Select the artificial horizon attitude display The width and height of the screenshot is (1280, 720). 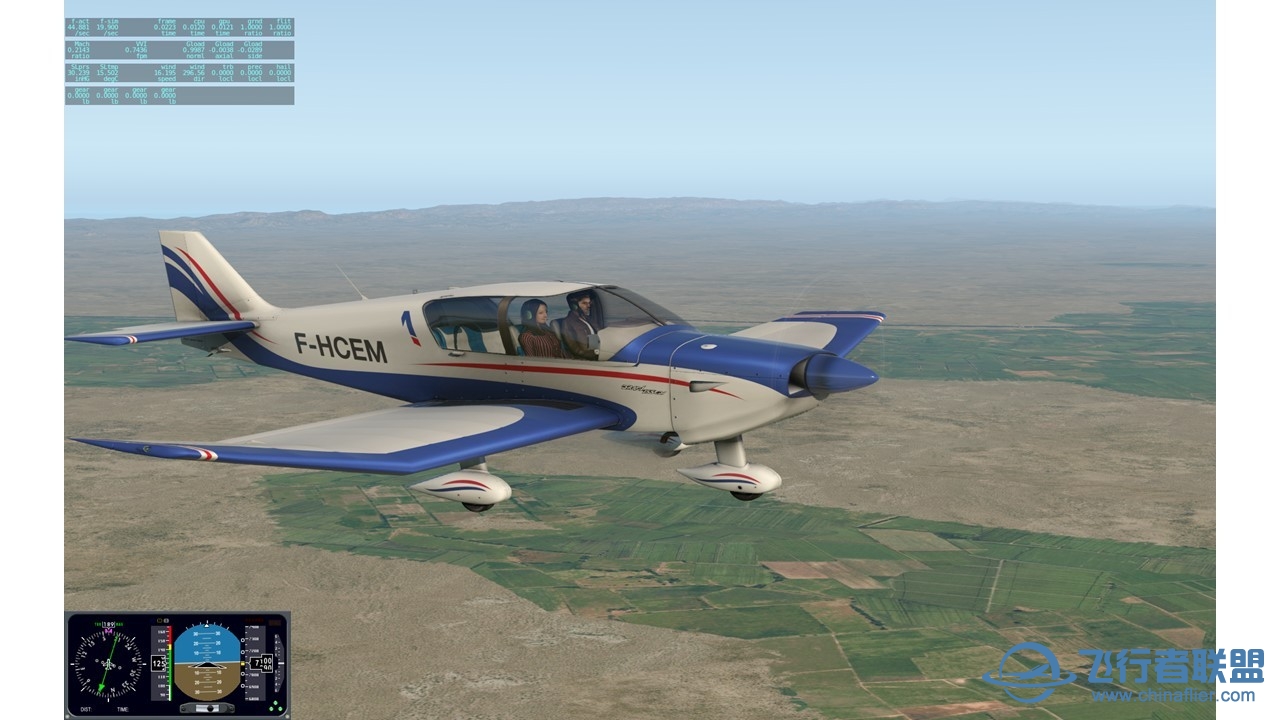(x=207, y=662)
